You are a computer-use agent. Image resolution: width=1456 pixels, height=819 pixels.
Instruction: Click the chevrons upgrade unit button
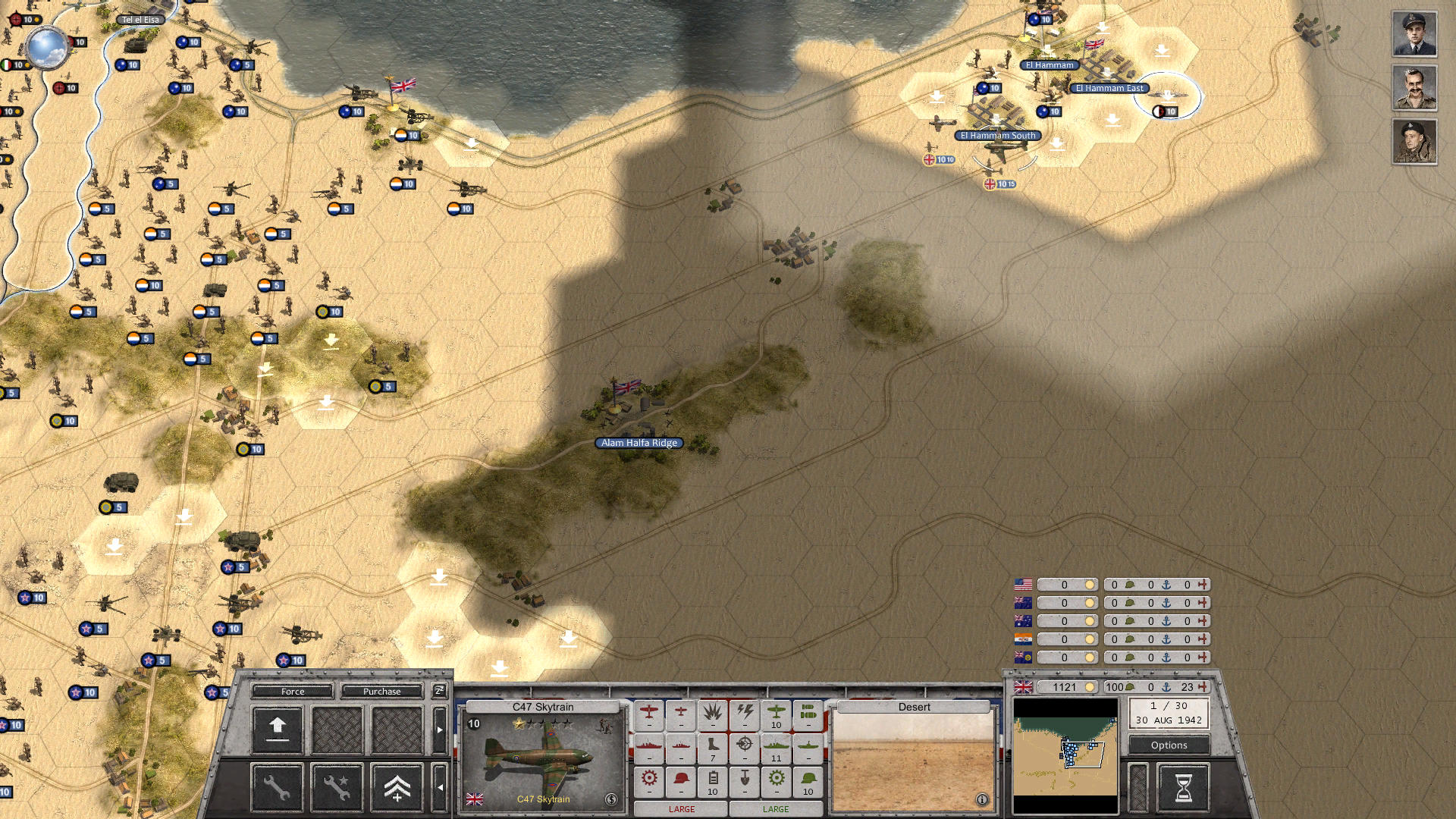397,788
